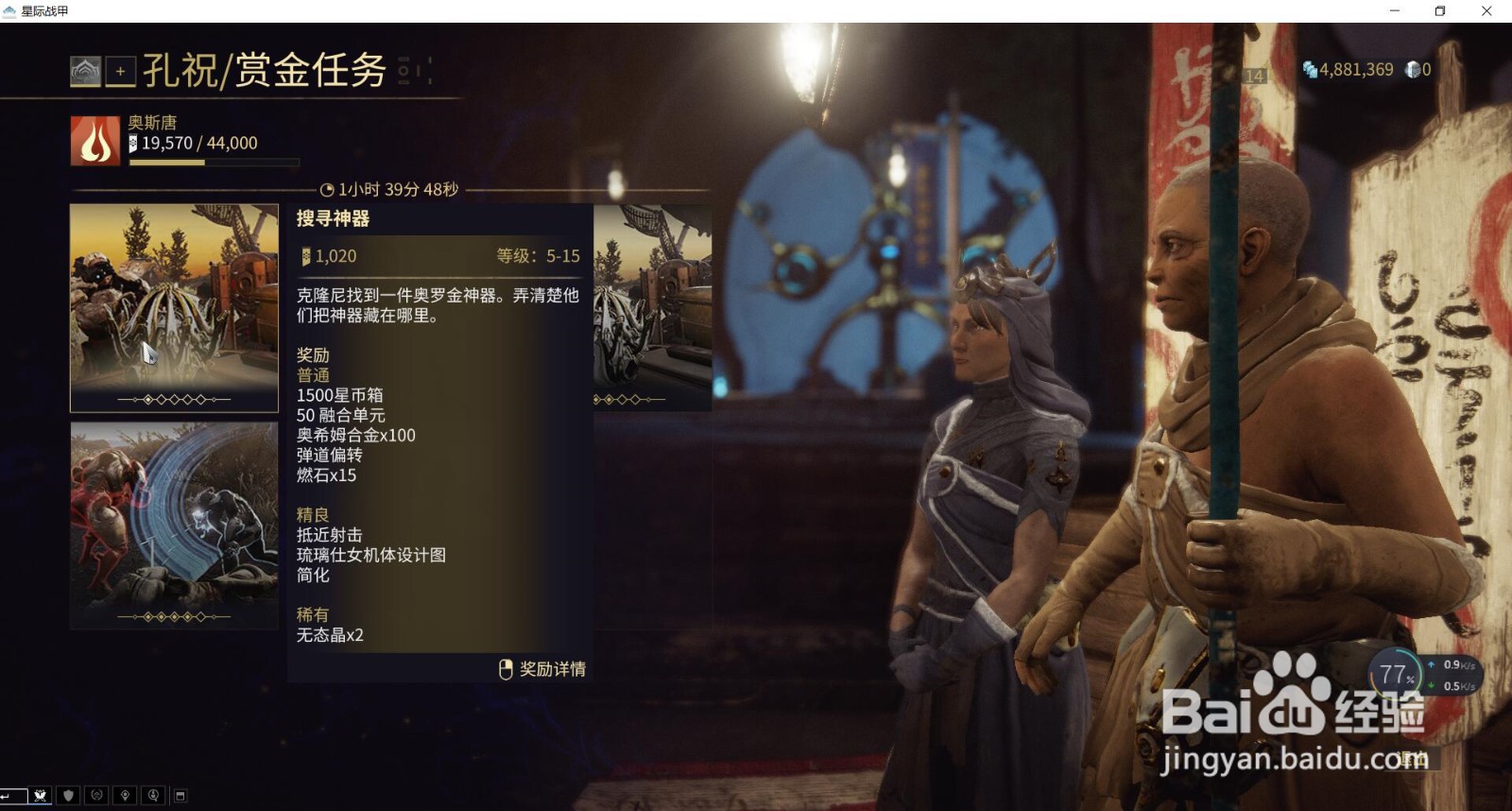Open the 奖励详情 reward details

[x=546, y=669]
